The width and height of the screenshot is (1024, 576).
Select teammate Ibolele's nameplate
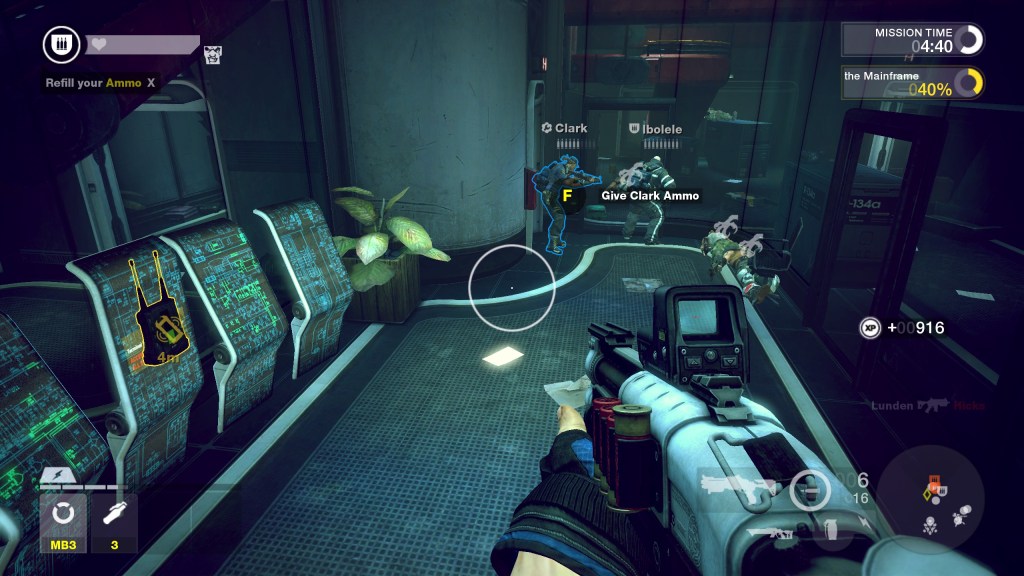click(655, 128)
